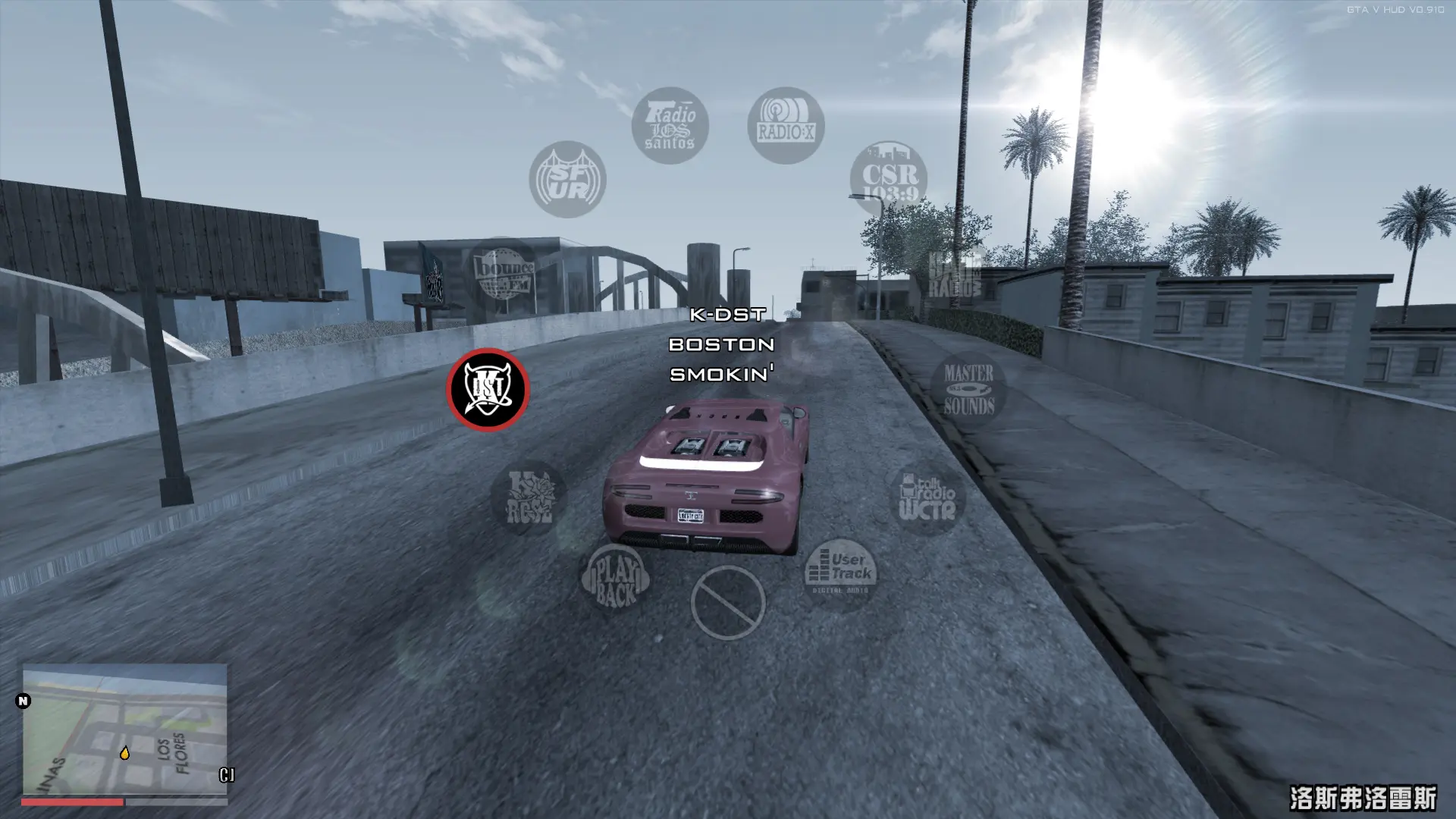
Task: Turn the radio off with the crossed-circle icon
Action: (730, 600)
